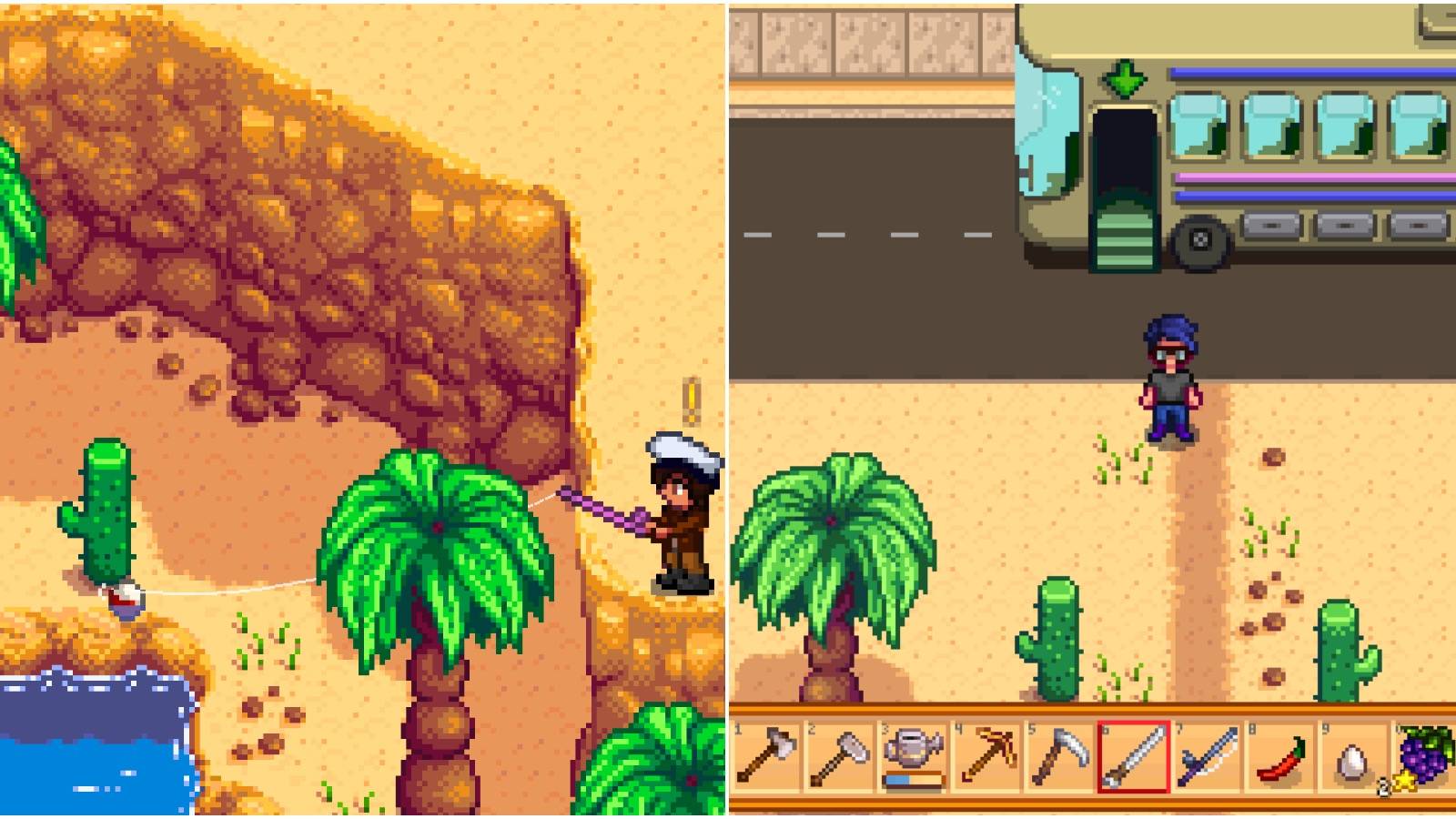Click the exclamation mark above the fishing player
This screenshot has width=1456, height=819.
(692, 400)
